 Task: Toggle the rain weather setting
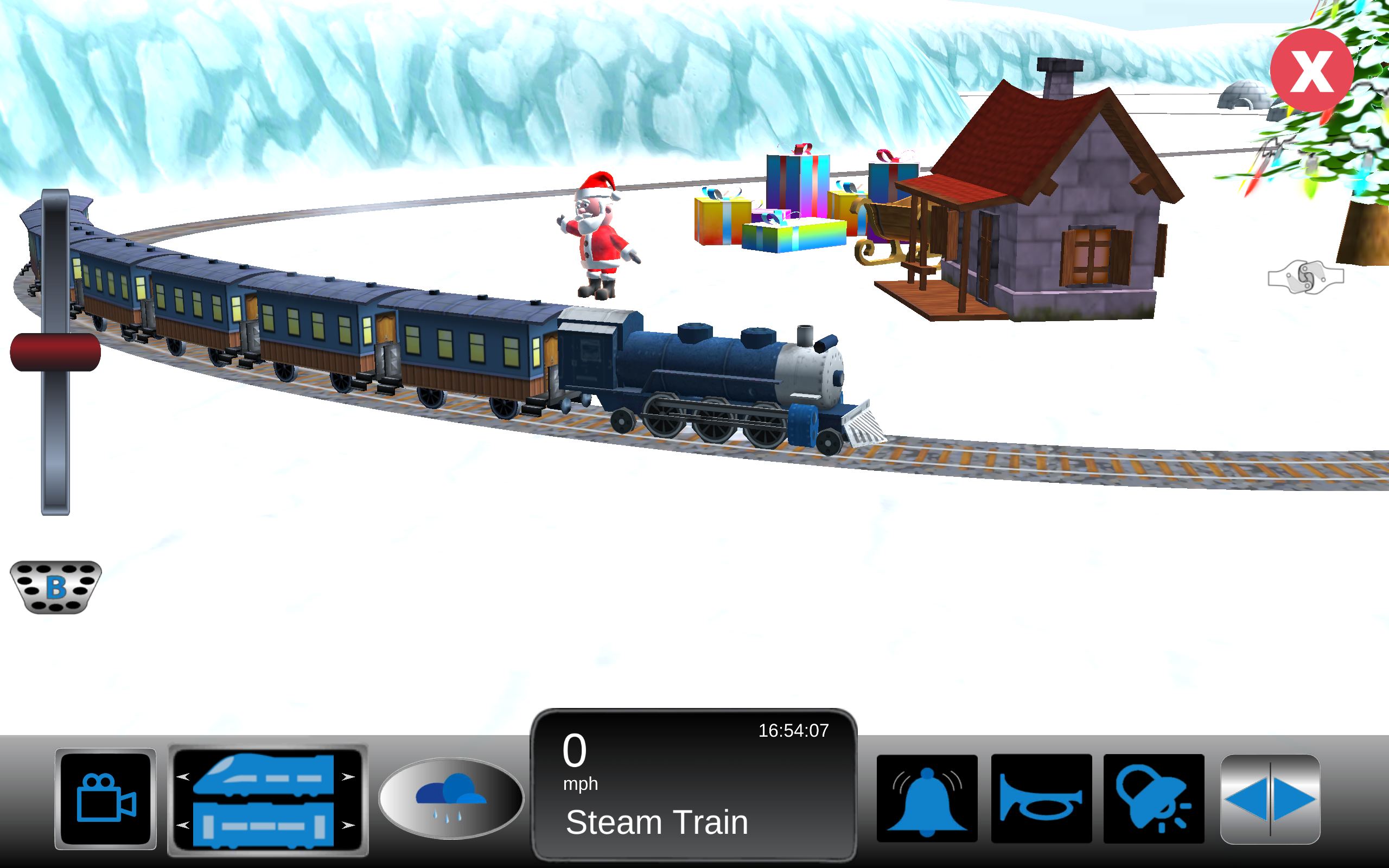point(450,798)
